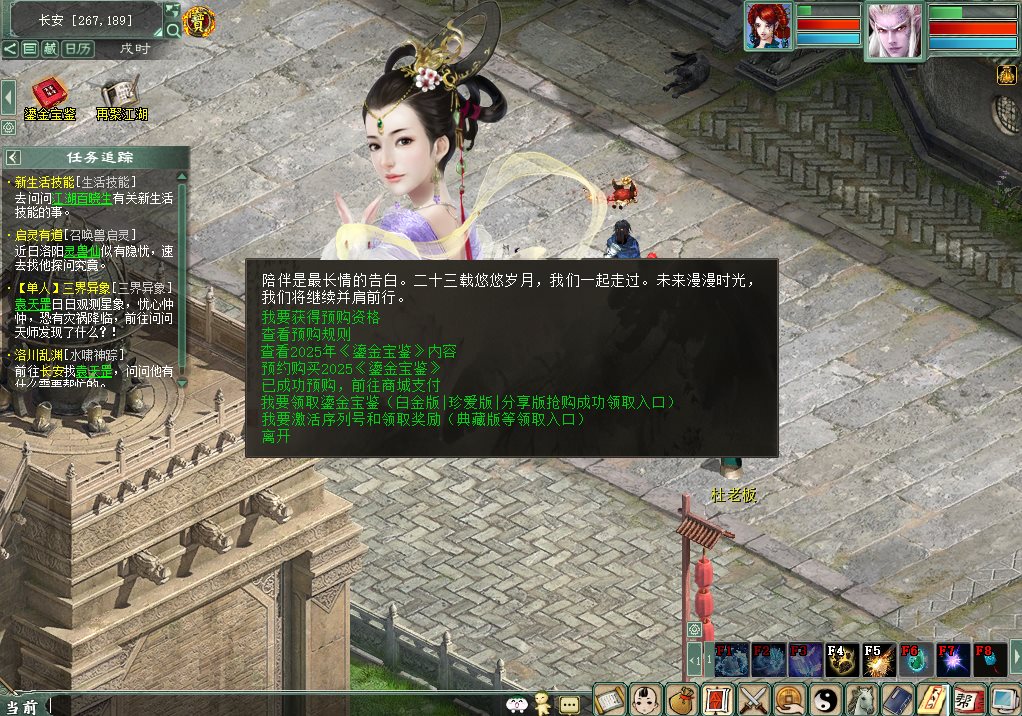
Task: Open the crossed swords menu icon
Action: pos(753,697)
